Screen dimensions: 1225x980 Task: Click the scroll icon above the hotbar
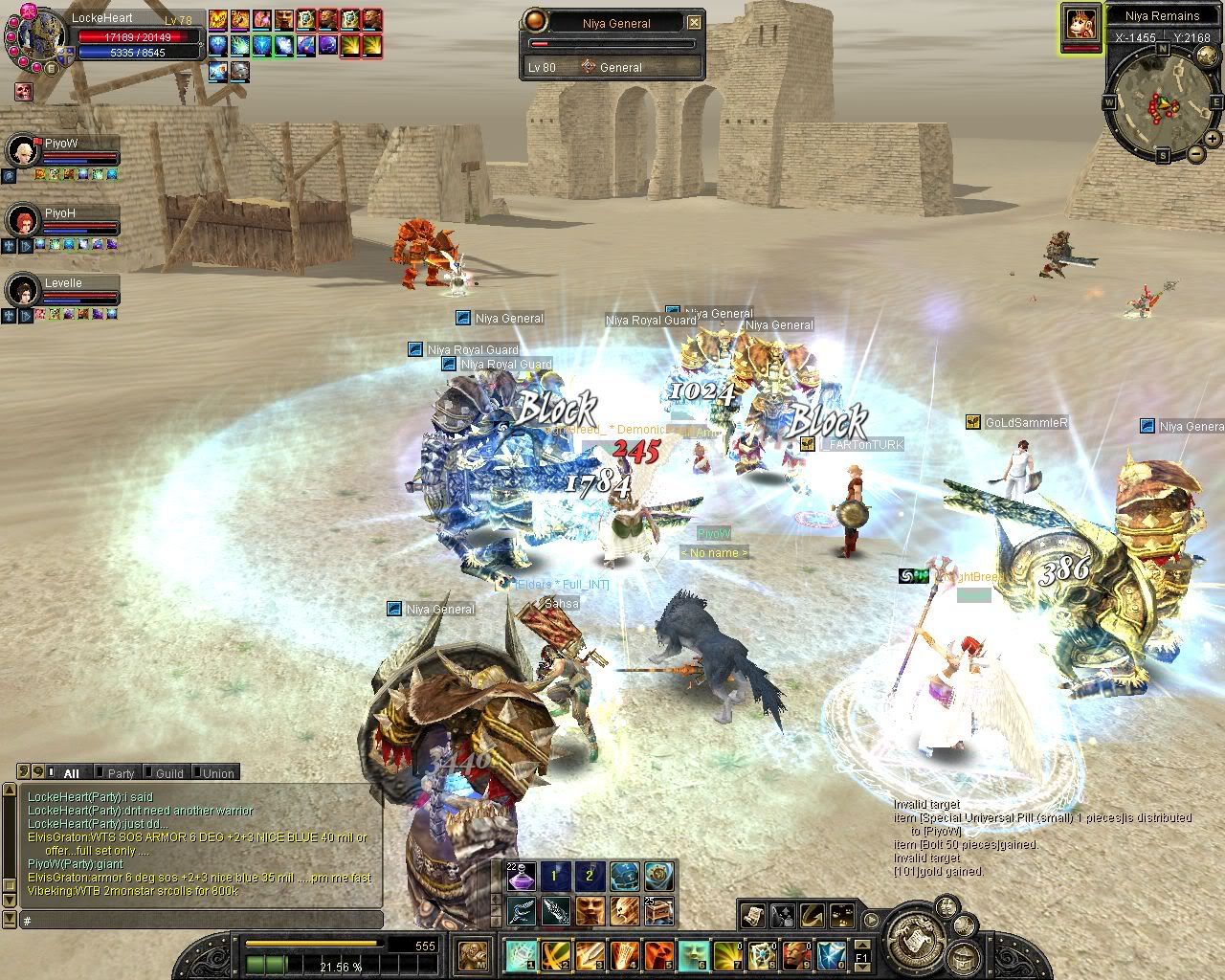pyautogui.click(x=752, y=916)
